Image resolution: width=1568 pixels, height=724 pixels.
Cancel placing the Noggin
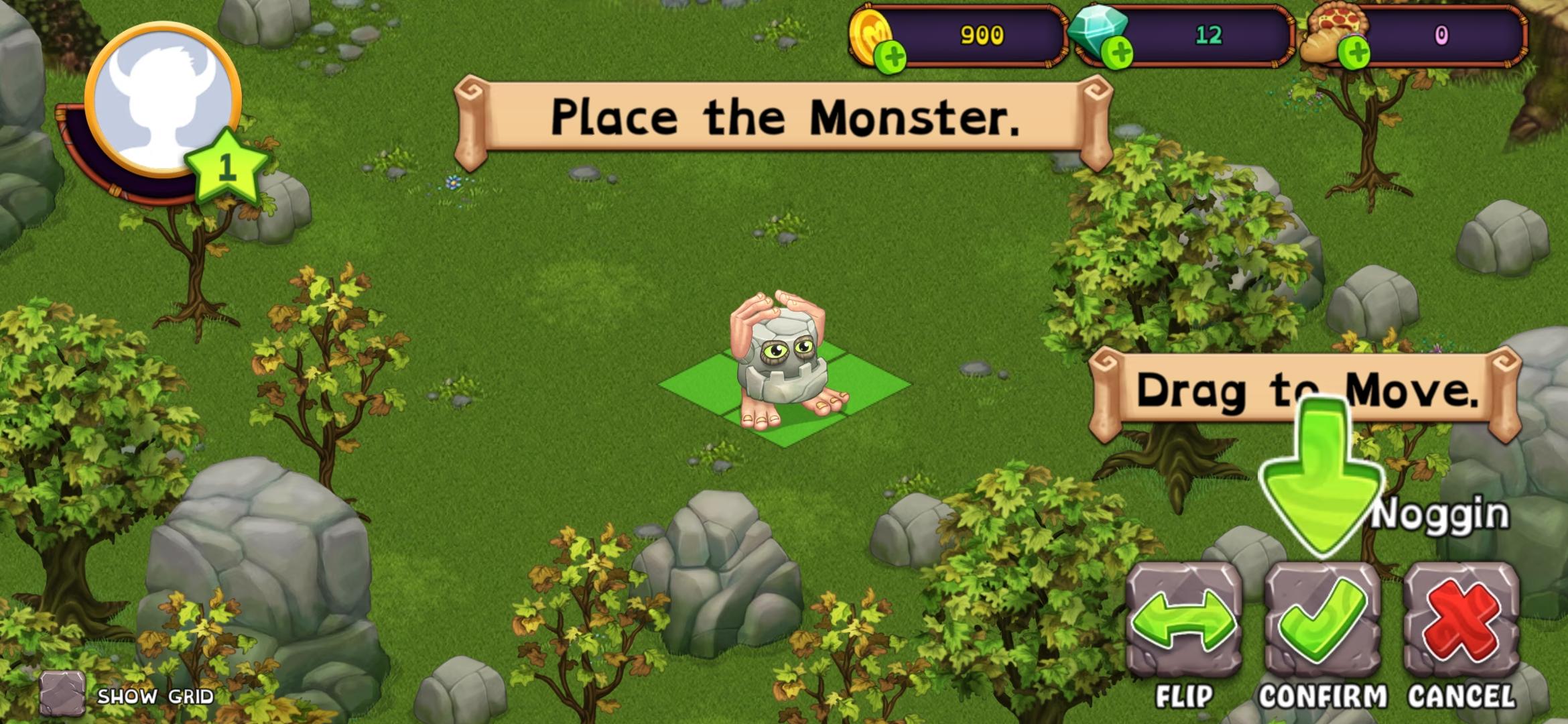click(x=1461, y=620)
